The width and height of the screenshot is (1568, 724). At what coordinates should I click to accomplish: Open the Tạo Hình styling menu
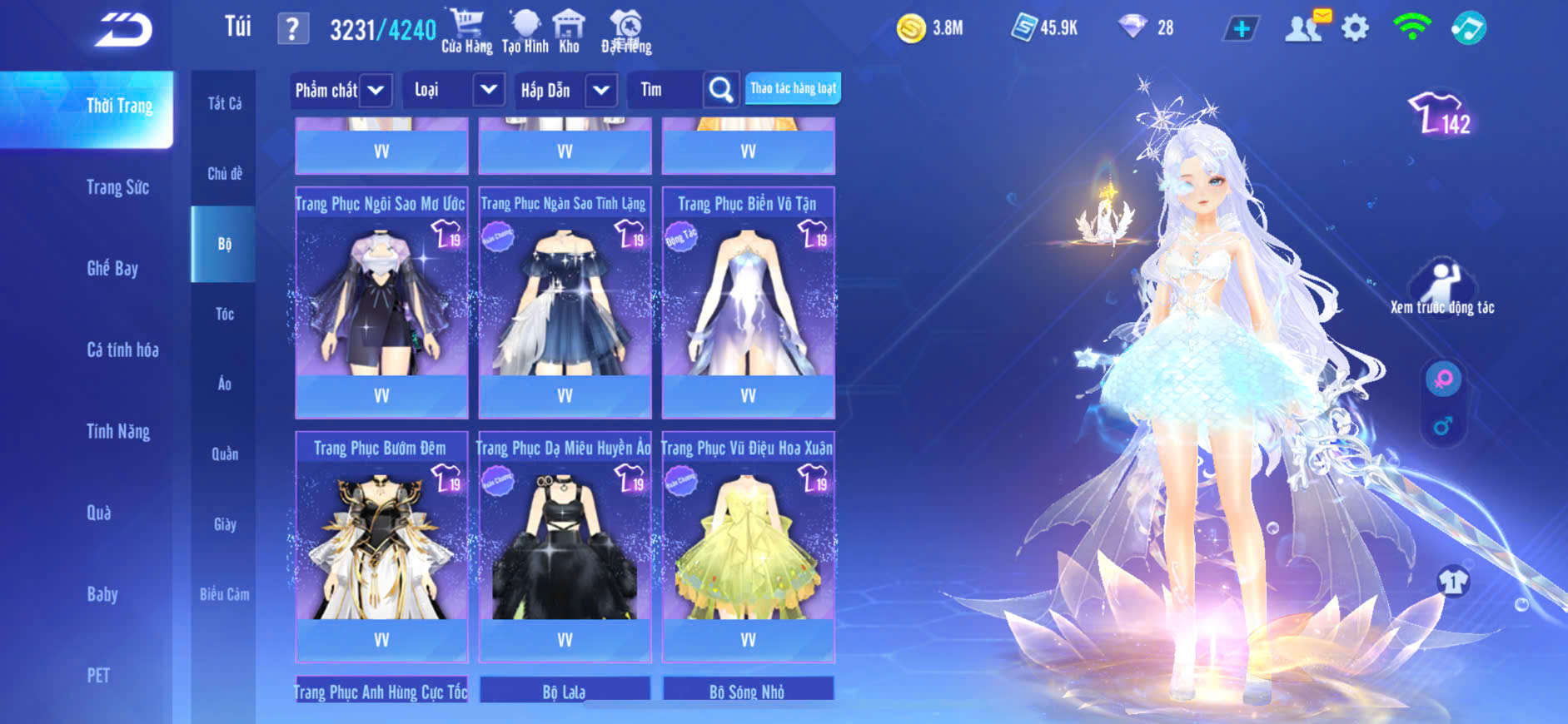525,31
